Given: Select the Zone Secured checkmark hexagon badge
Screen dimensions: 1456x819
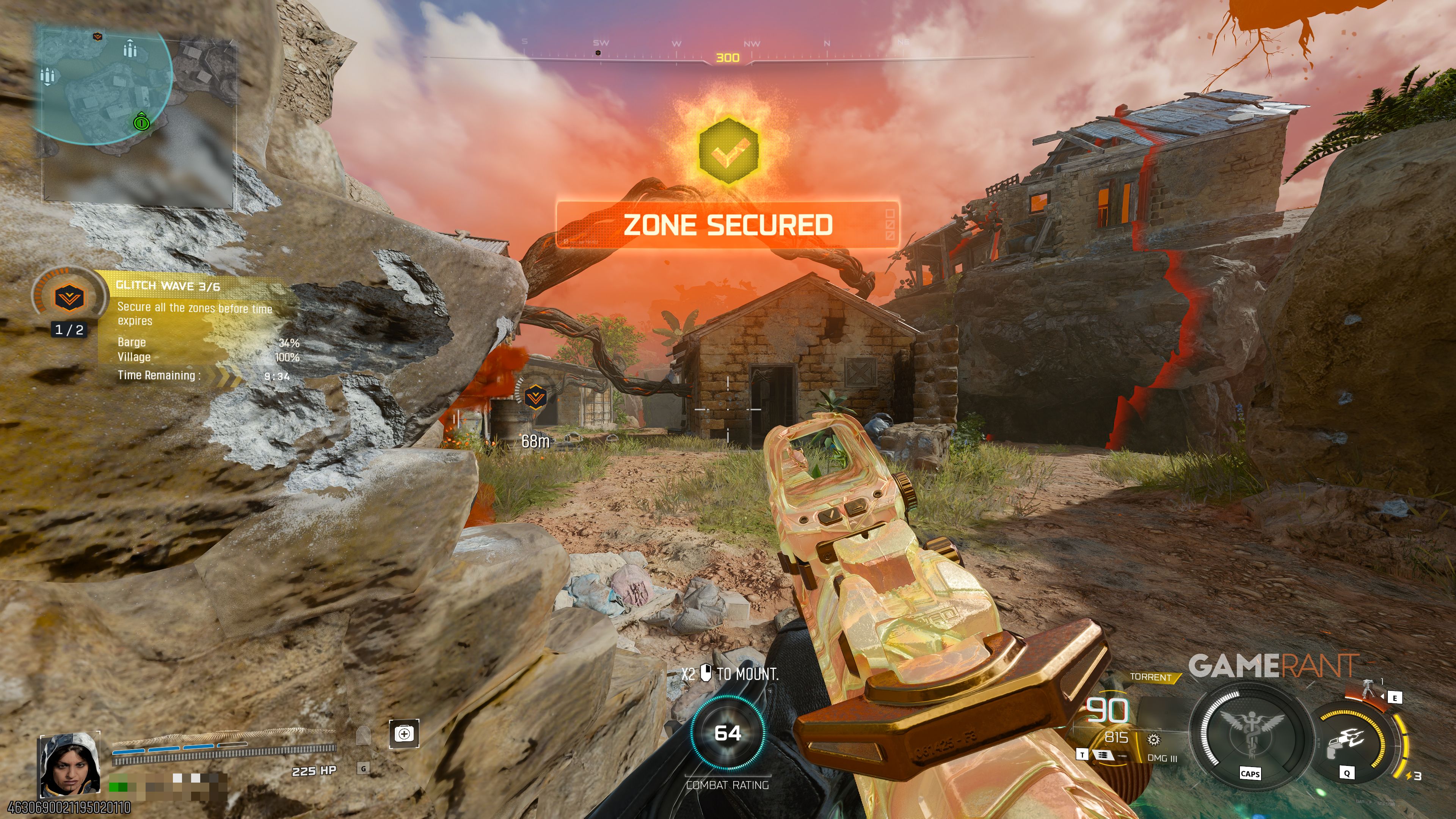Looking at the screenshot, I should click(x=728, y=150).
